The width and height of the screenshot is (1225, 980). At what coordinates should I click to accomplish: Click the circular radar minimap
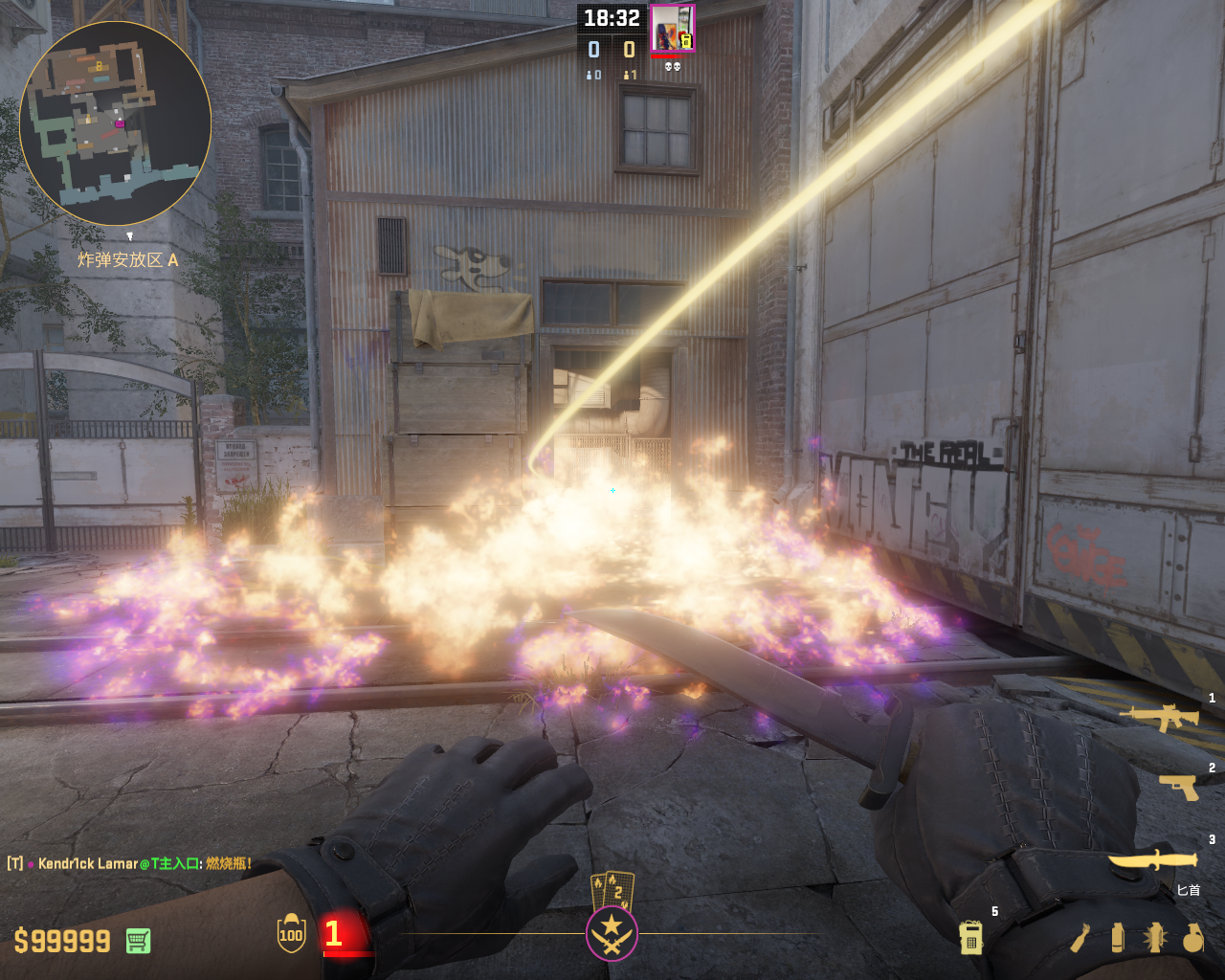point(115,122)
